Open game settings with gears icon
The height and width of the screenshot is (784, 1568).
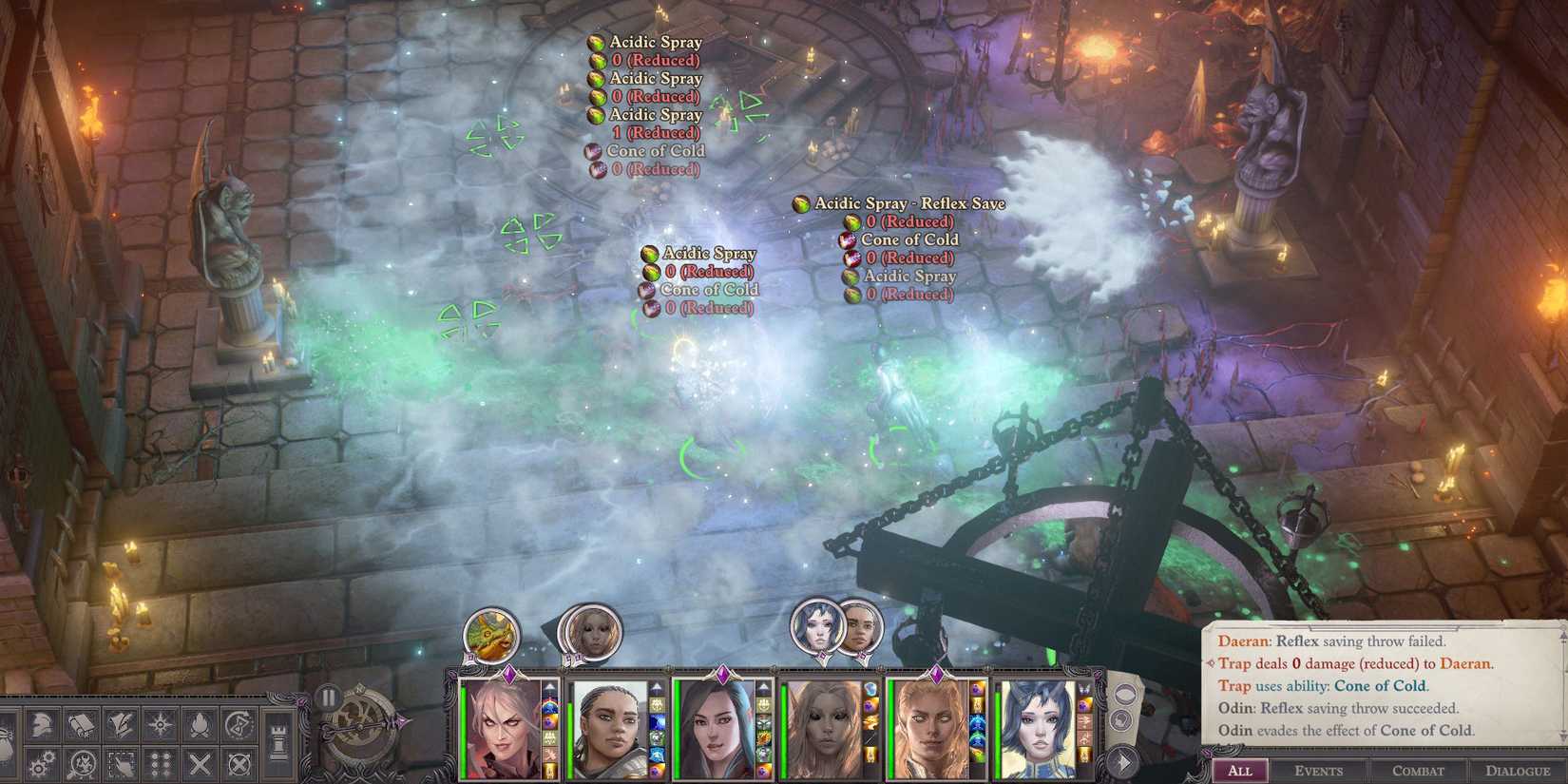pos(42,764)
